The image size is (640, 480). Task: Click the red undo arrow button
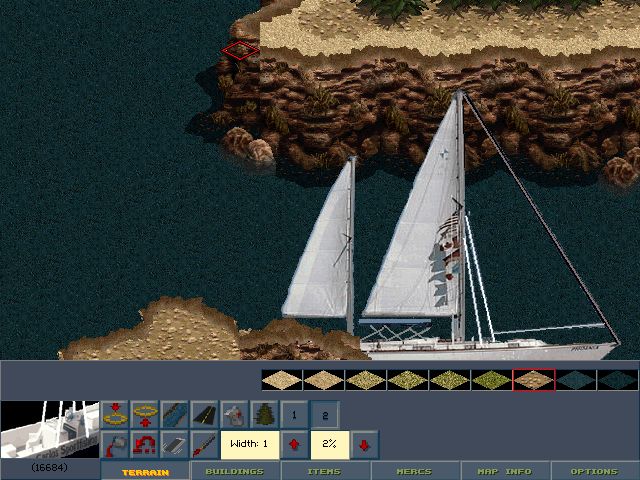pyautogui.click(x=144, y=443)
